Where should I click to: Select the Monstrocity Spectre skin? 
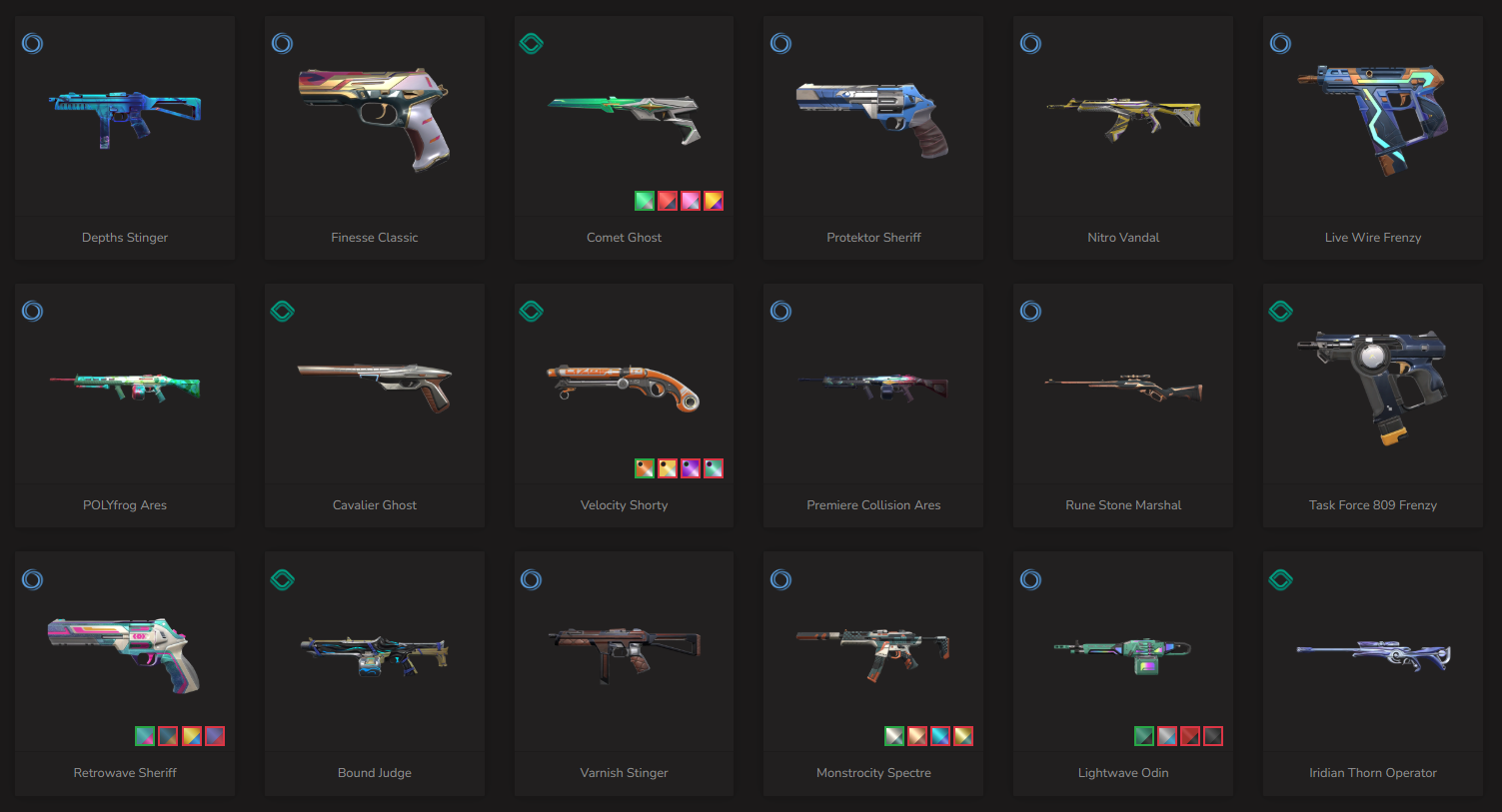tap(873, 654)
